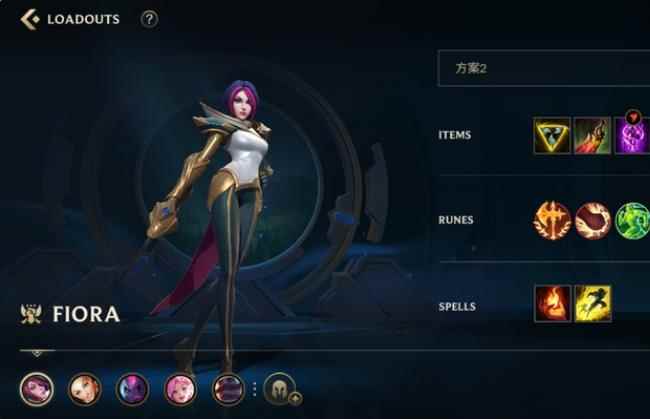Pick the orange-haired champion portrait
650x419 pixels.
(85, 388)
